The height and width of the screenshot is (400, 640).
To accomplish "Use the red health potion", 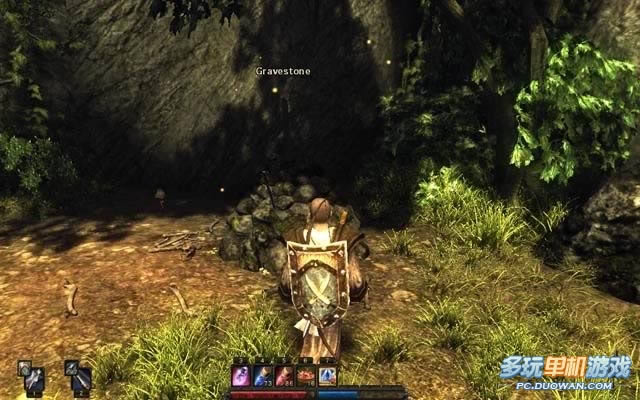I will [284, 376].
